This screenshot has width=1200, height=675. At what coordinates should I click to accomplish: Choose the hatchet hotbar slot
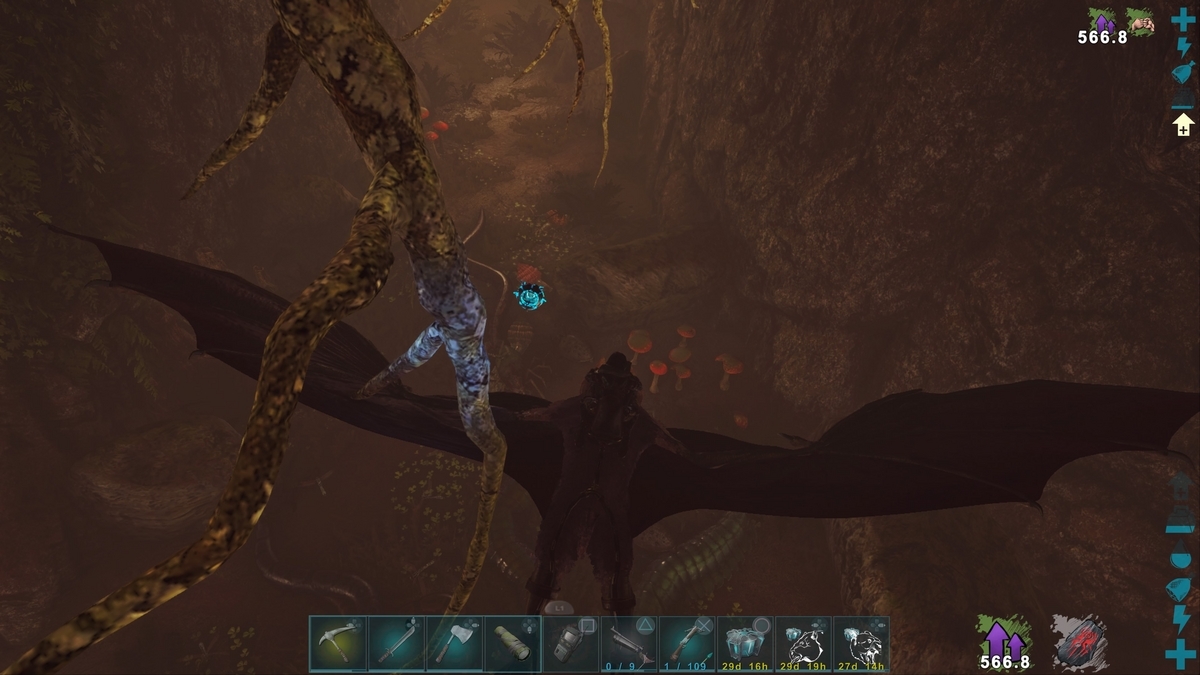[454, 643]
